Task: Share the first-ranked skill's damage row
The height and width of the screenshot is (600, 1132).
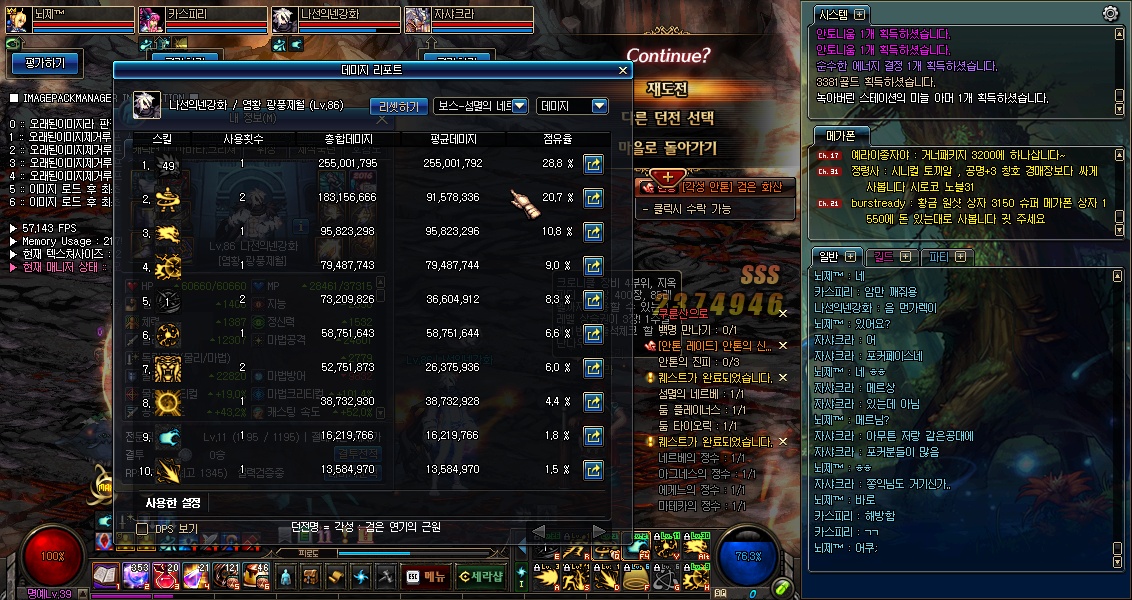Action: pyautogui.click(x=593, y=164)
